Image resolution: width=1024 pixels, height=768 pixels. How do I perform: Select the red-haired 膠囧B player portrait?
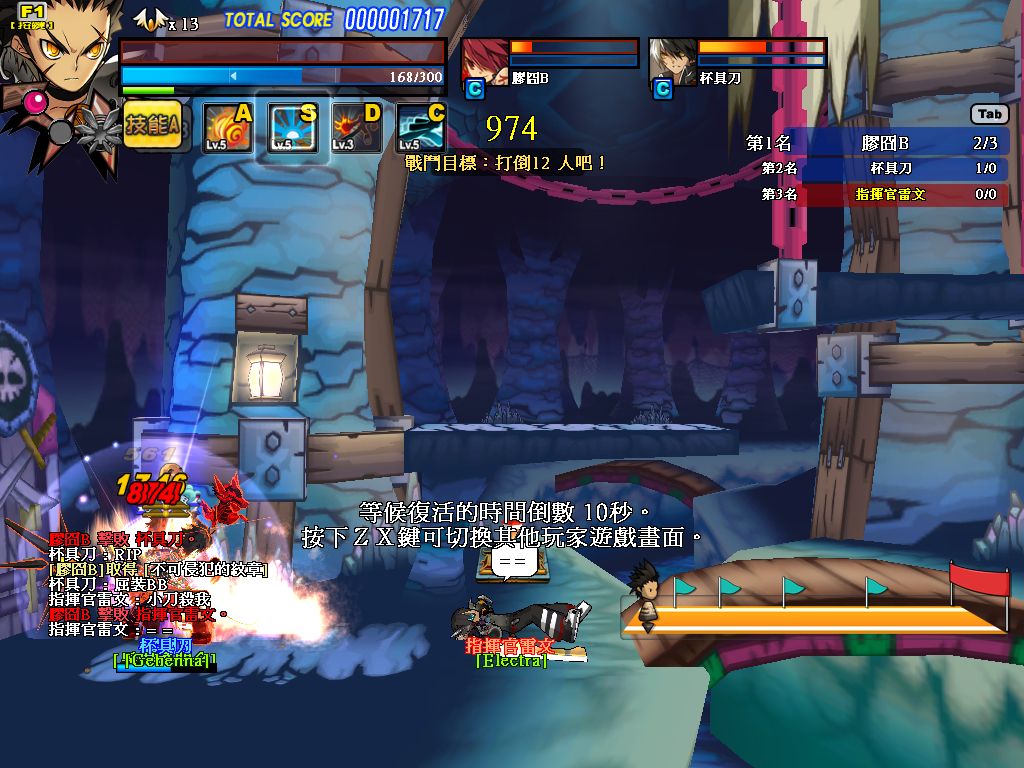485,61
